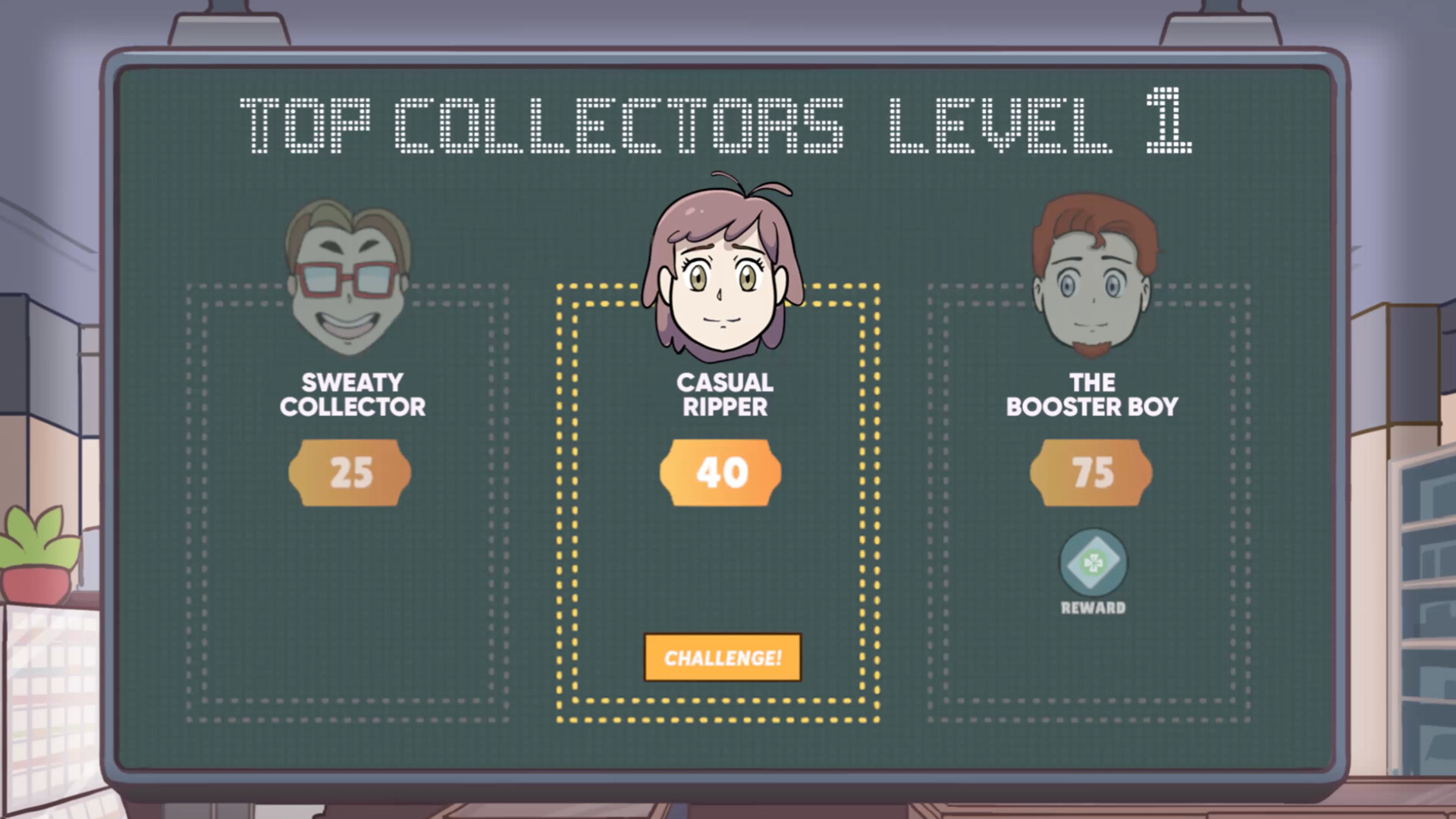Click the orange score badge showing 40
The image size is (1456, 819).
point(719,472)
